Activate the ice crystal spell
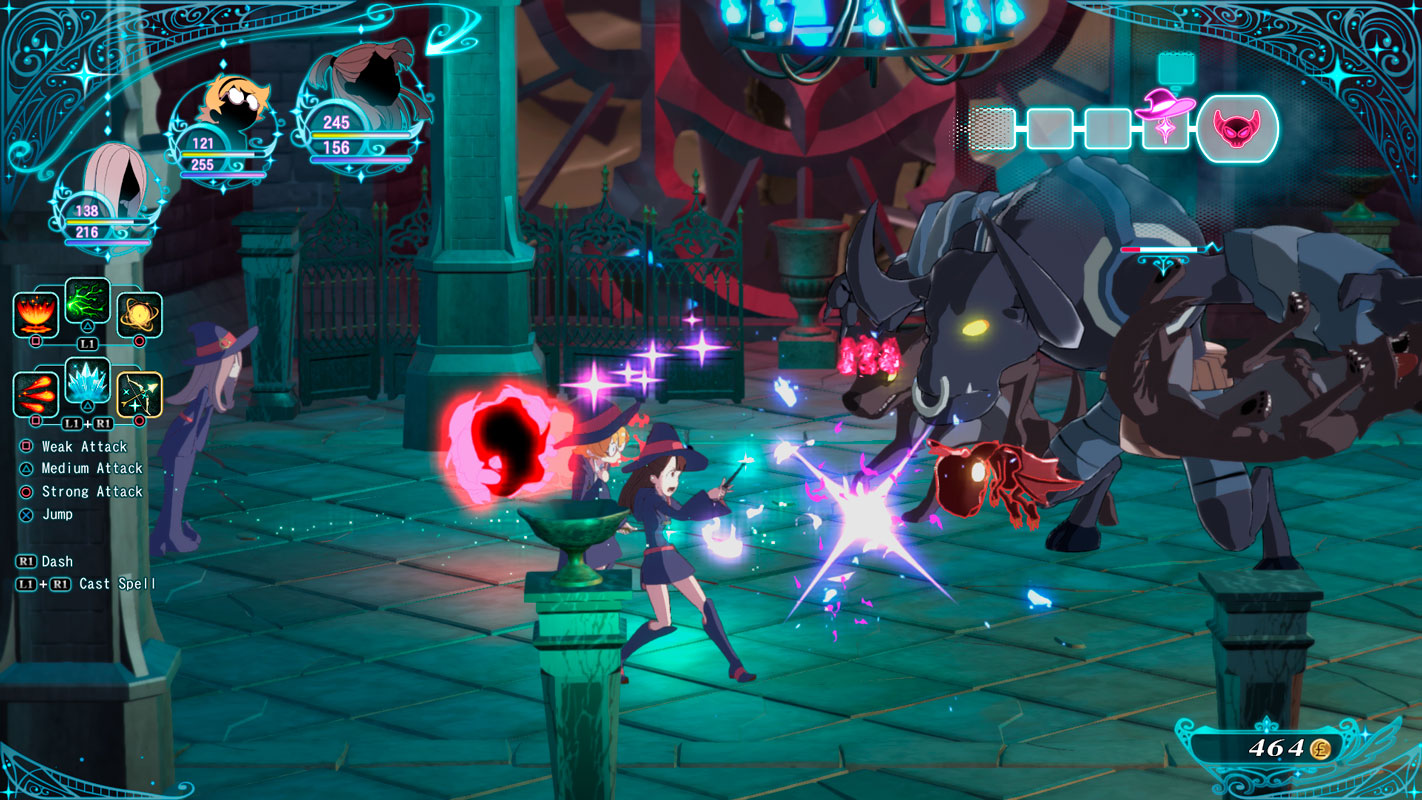Image resolution: width=1422 pixels, height=800 pixels. (x=88, y=381)
